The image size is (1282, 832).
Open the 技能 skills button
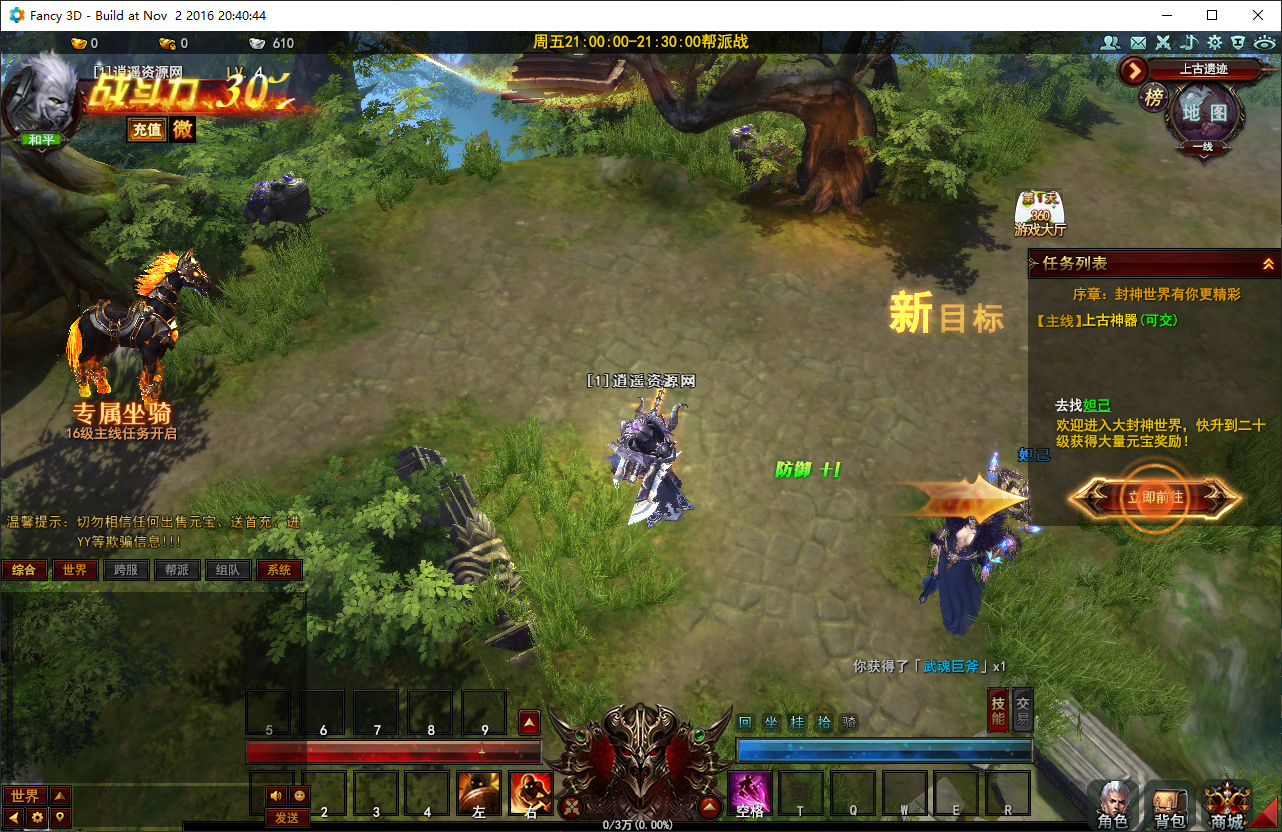[998, 708]
